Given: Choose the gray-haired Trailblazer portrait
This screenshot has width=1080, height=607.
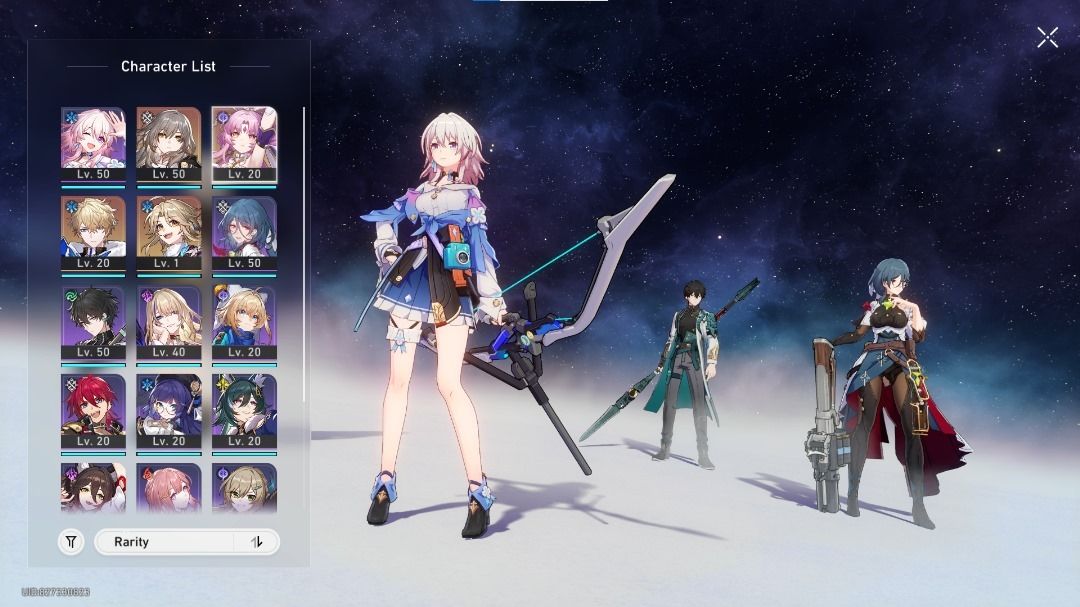Looking at the screenshot, I should click(x=168, y=144).
